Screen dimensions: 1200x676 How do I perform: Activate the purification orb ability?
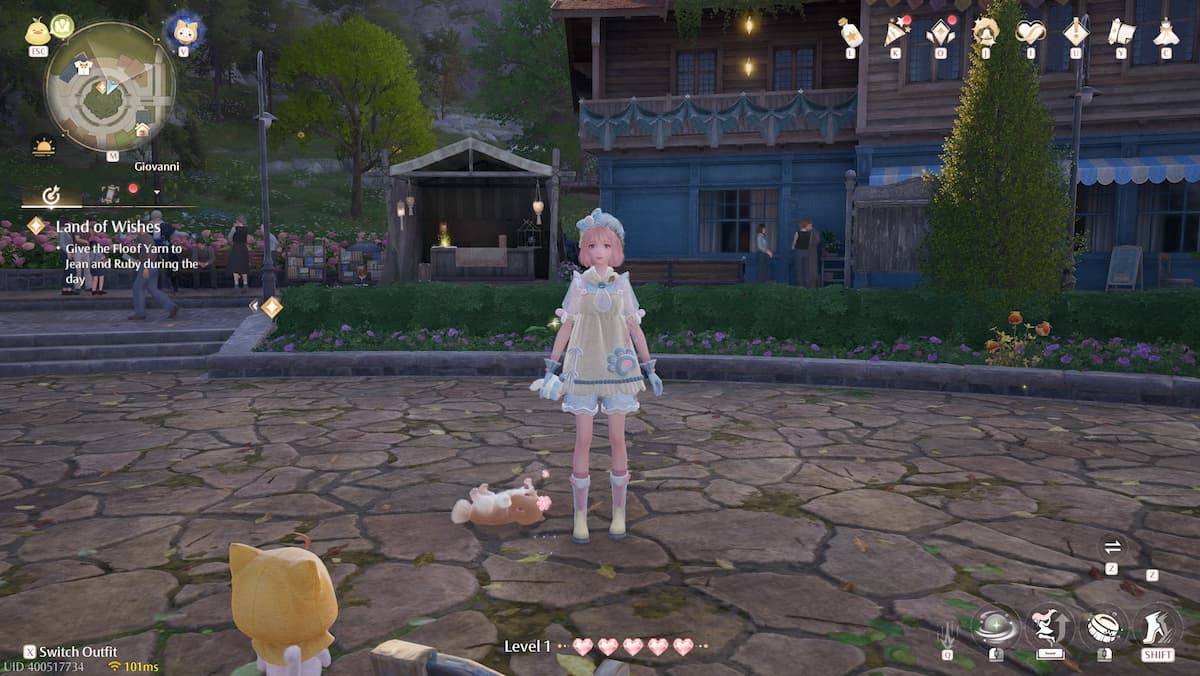996,627
